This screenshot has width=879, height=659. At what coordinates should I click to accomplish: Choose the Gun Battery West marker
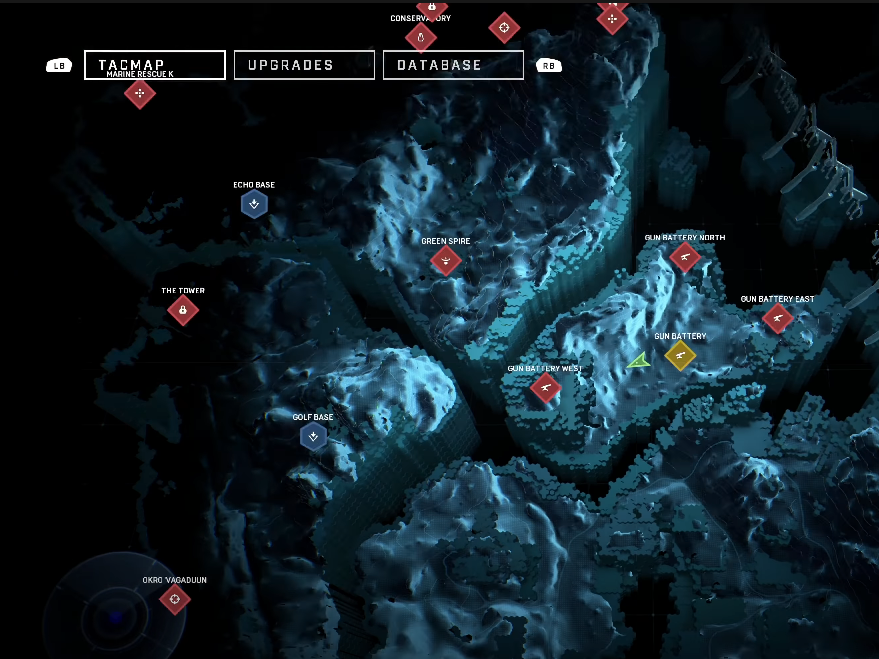click(545, 387)
